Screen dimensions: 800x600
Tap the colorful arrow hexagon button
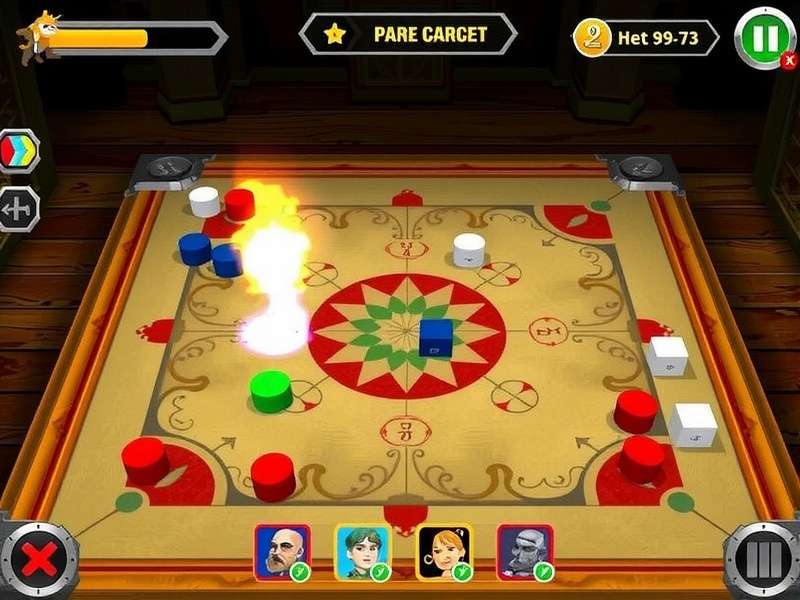(x=19, y=151)
